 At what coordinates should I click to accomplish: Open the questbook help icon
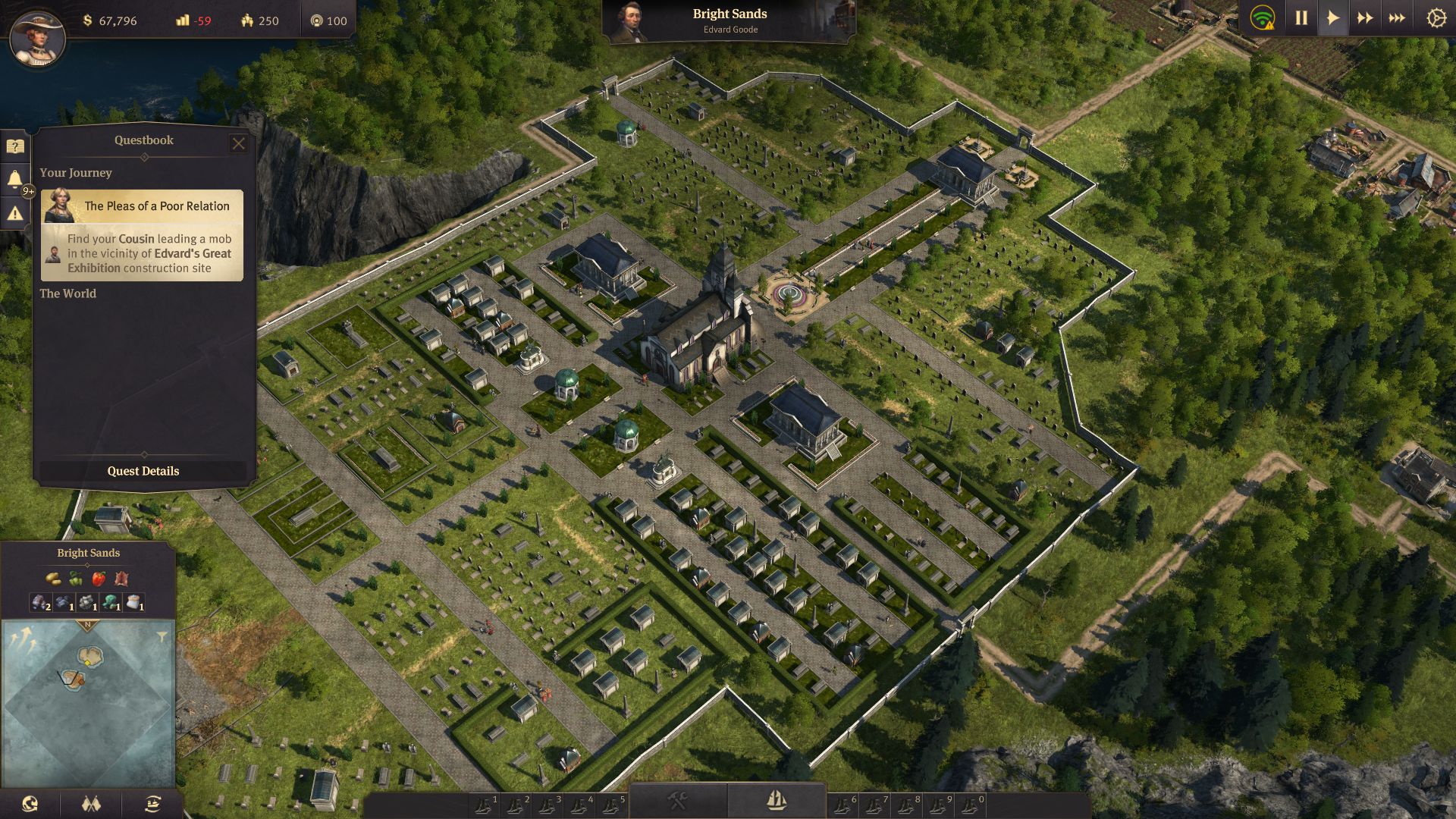click(15, 146)
